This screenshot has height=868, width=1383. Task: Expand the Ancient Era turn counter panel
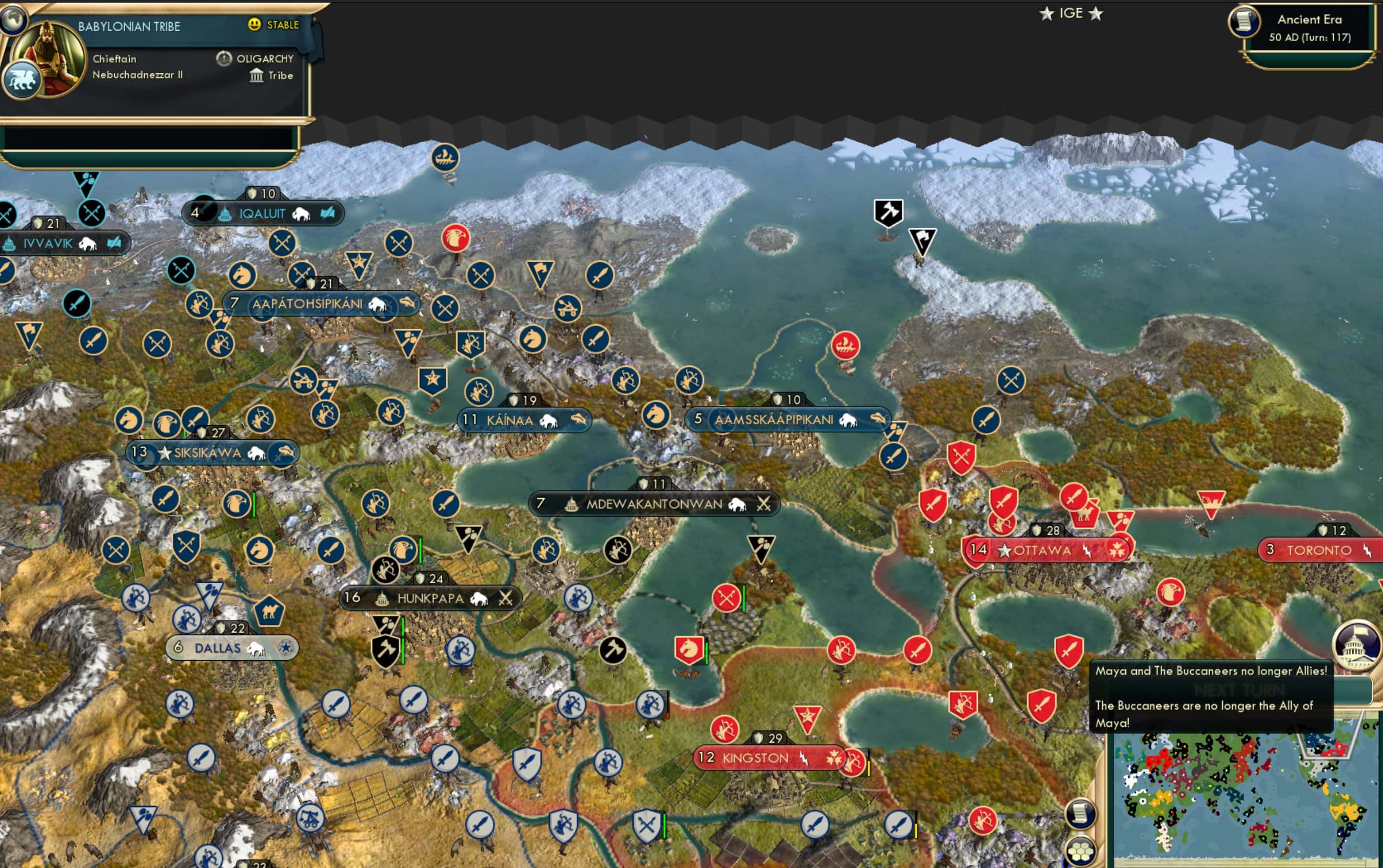point(1310,27)
